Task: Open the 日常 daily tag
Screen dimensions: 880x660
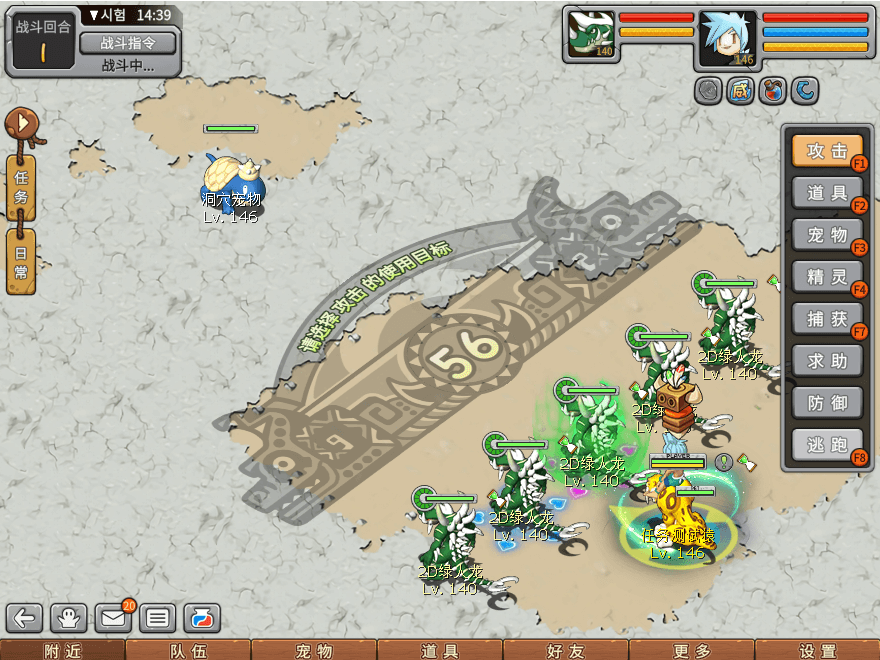Action: tap(21, 261)
